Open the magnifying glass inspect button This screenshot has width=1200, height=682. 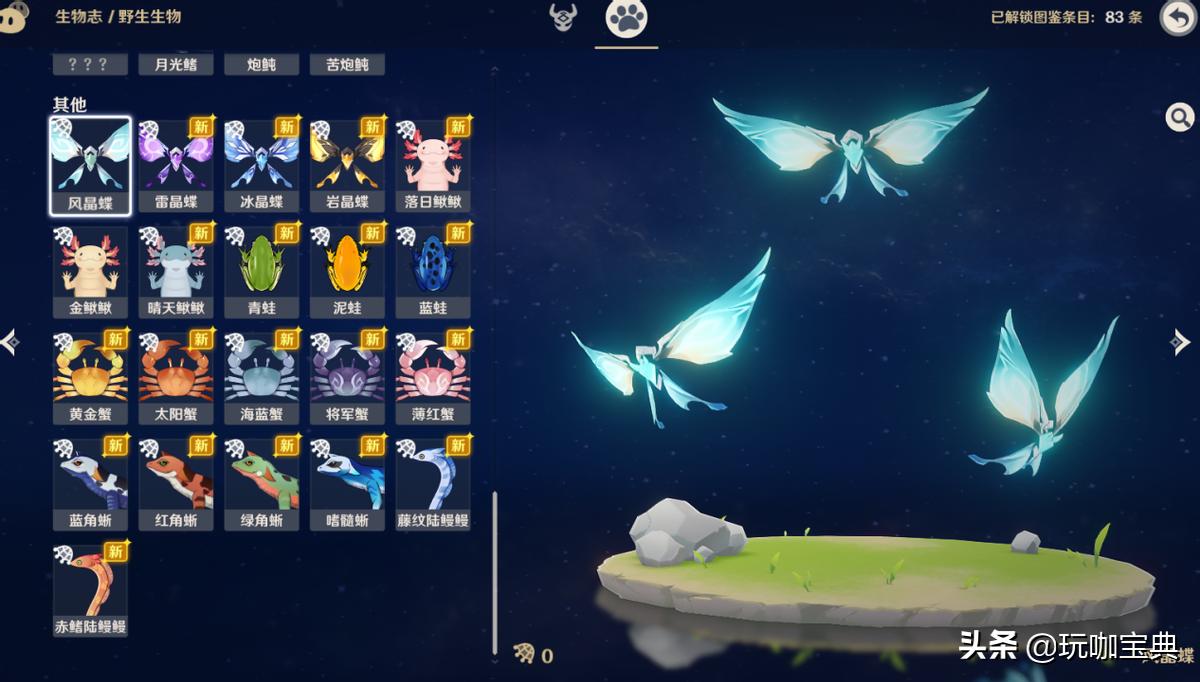coord(1180,118)
